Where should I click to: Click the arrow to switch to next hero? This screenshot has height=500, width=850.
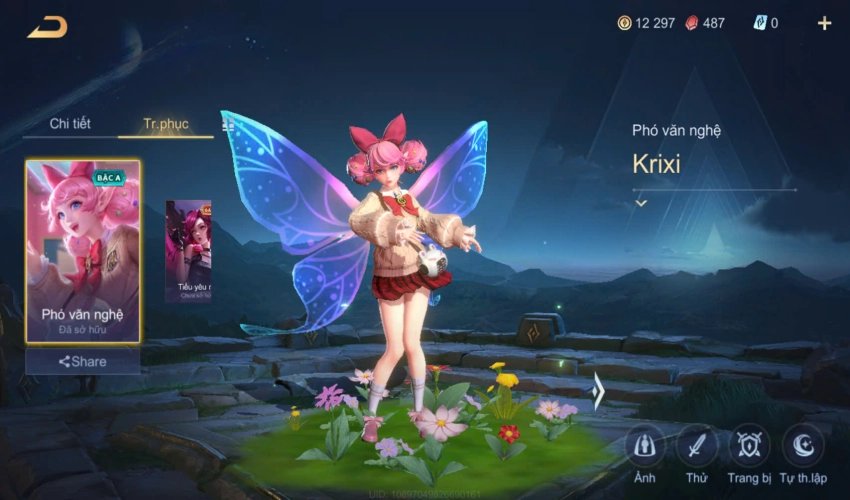[598, 391]
